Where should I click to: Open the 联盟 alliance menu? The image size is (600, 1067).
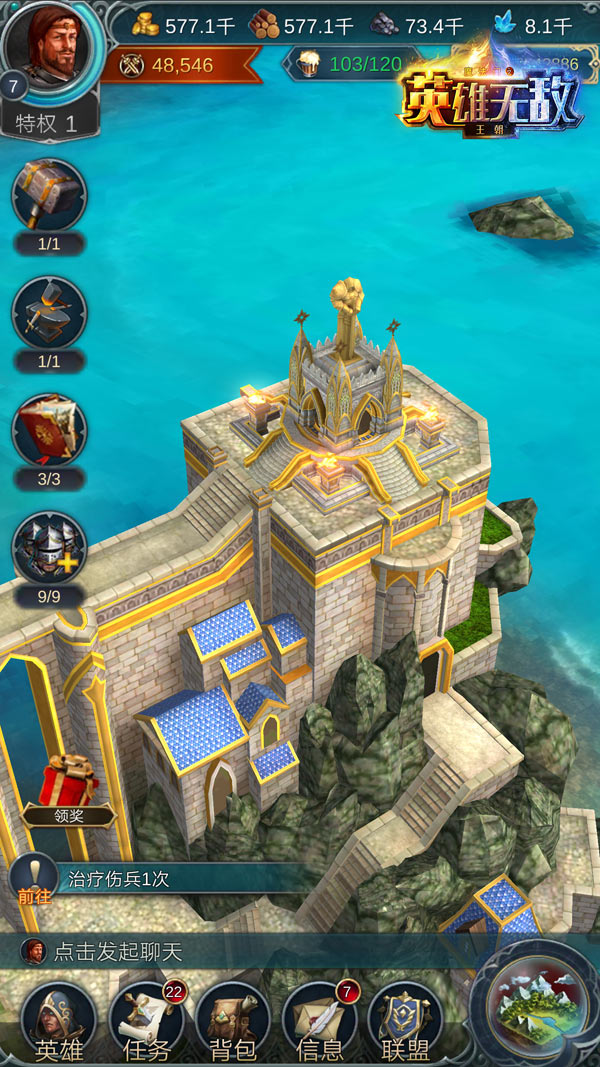[405, 1022]
